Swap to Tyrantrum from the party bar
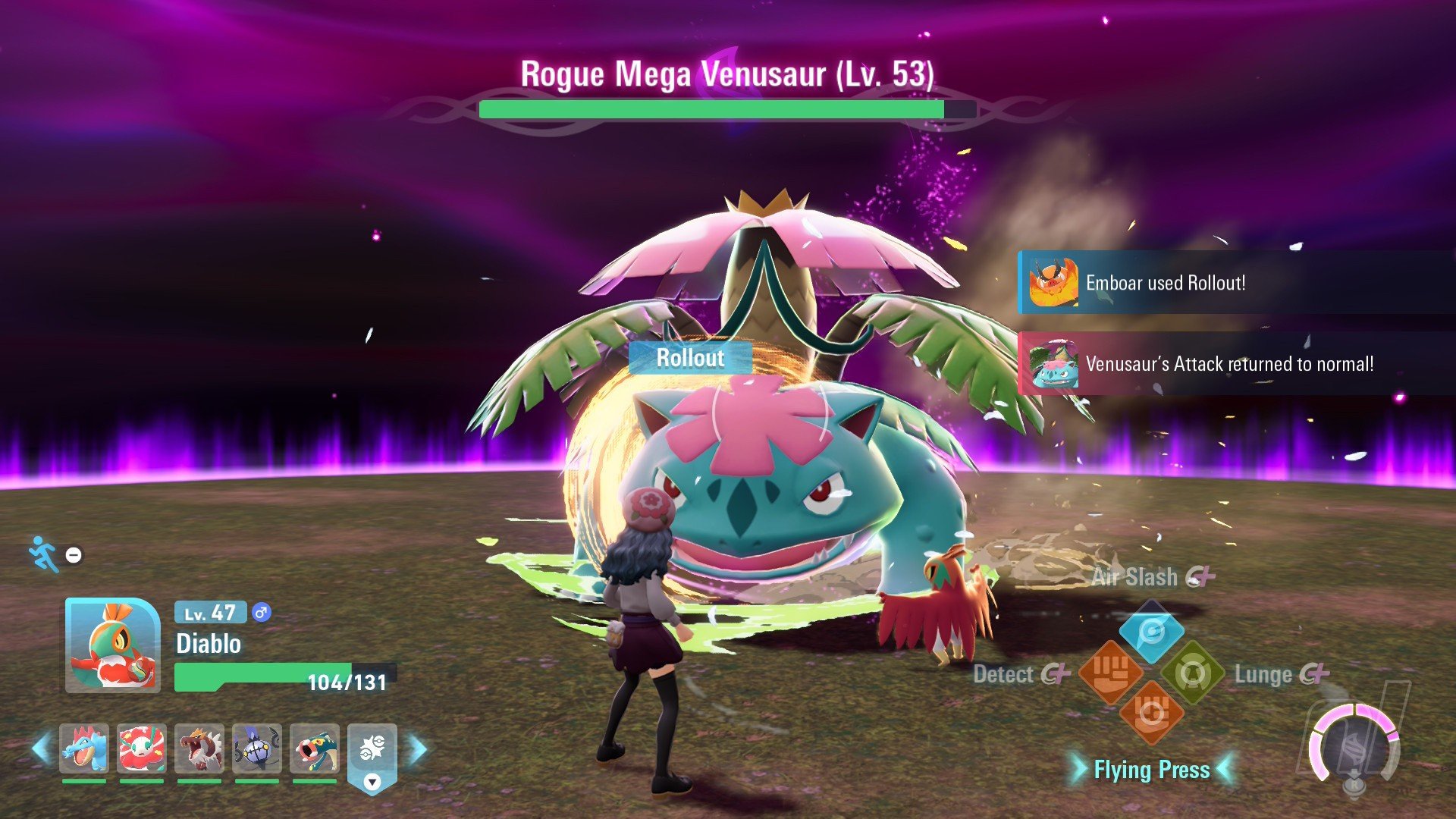 [199, 748]
